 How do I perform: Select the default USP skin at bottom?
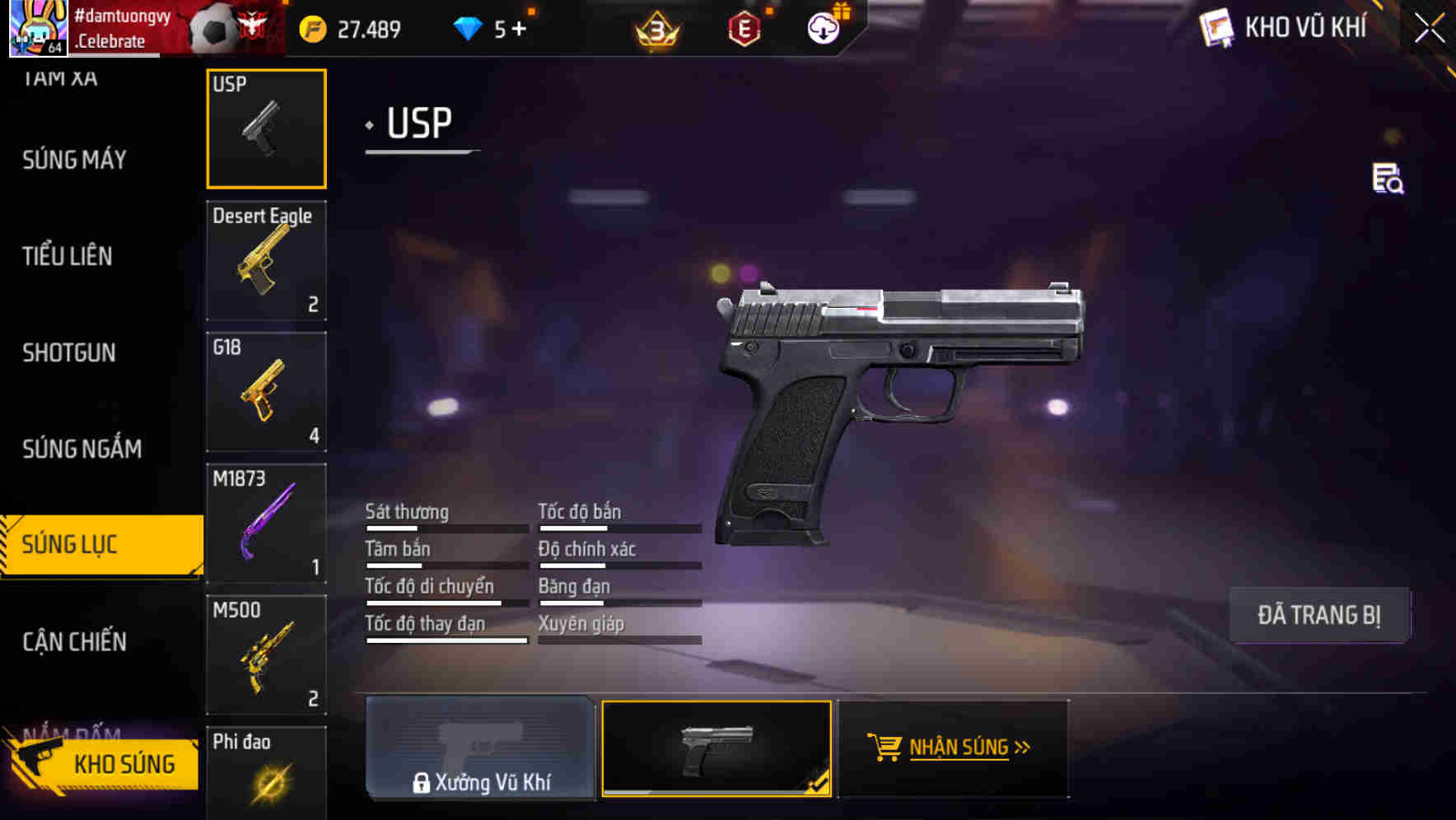coord(716,749)
